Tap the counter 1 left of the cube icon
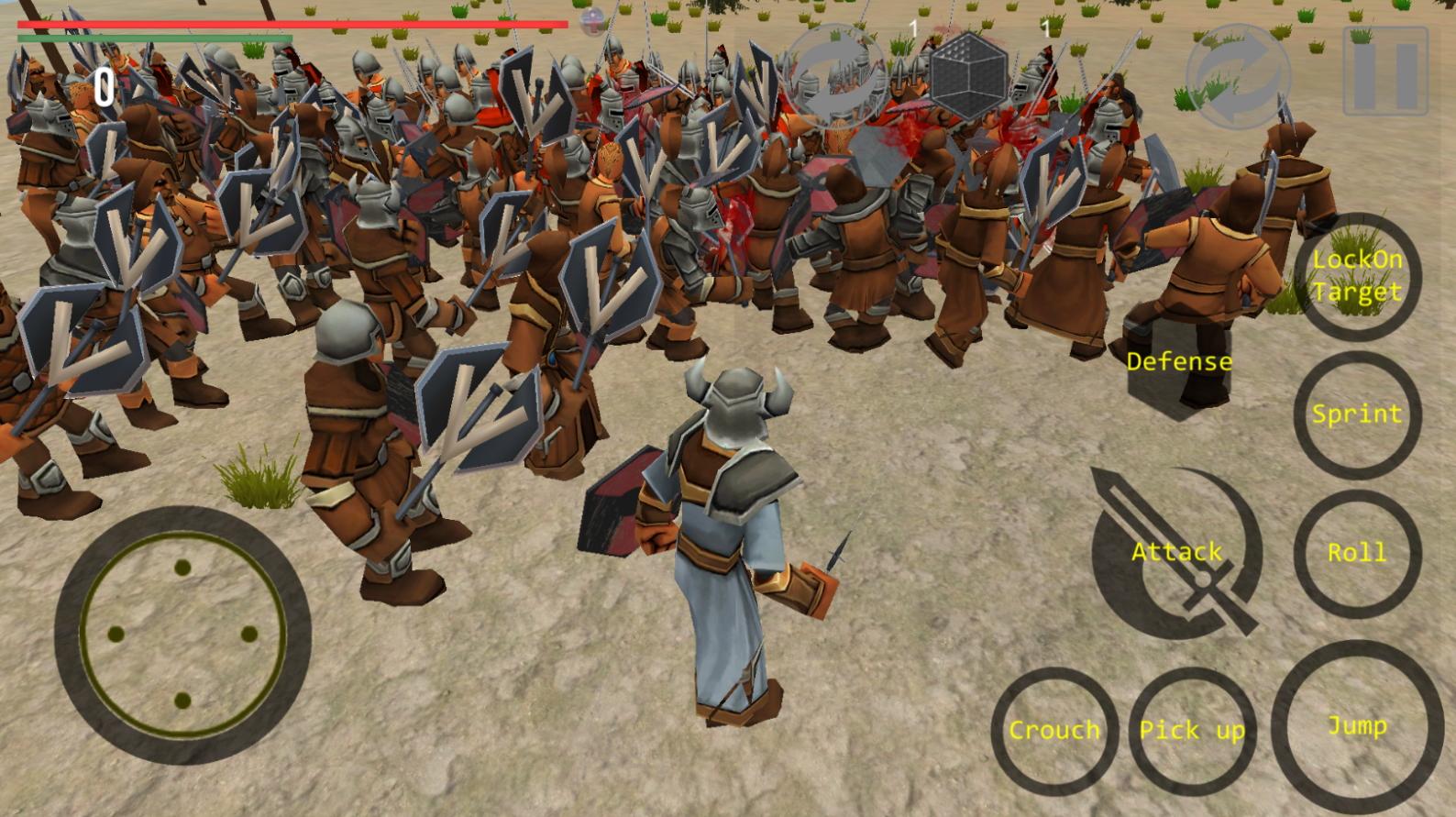 pyautogui.click(x=912, y=28)
